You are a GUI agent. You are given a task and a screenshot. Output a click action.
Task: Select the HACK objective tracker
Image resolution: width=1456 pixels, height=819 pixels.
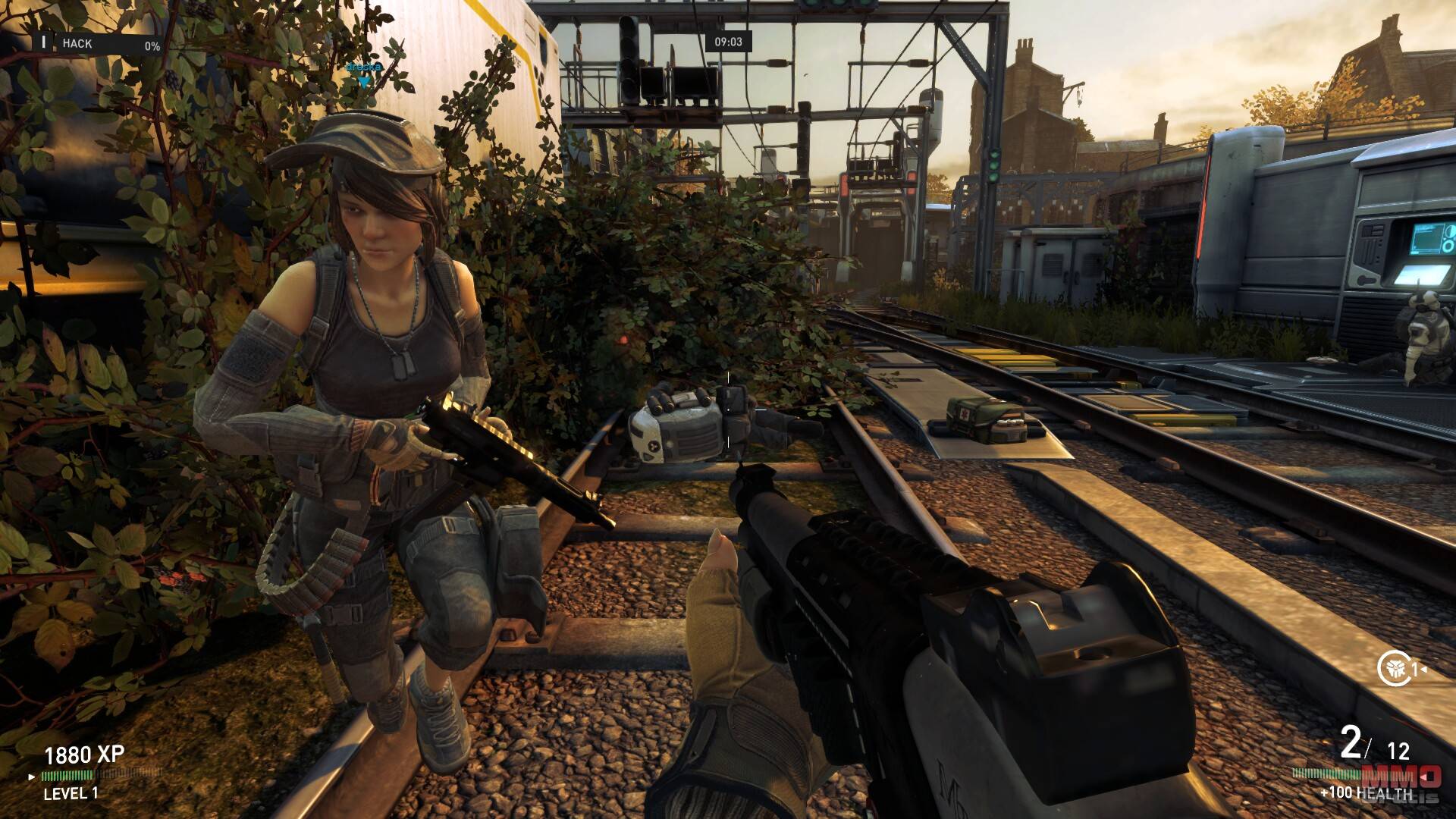pyautogui.click(x=100, y=44)
